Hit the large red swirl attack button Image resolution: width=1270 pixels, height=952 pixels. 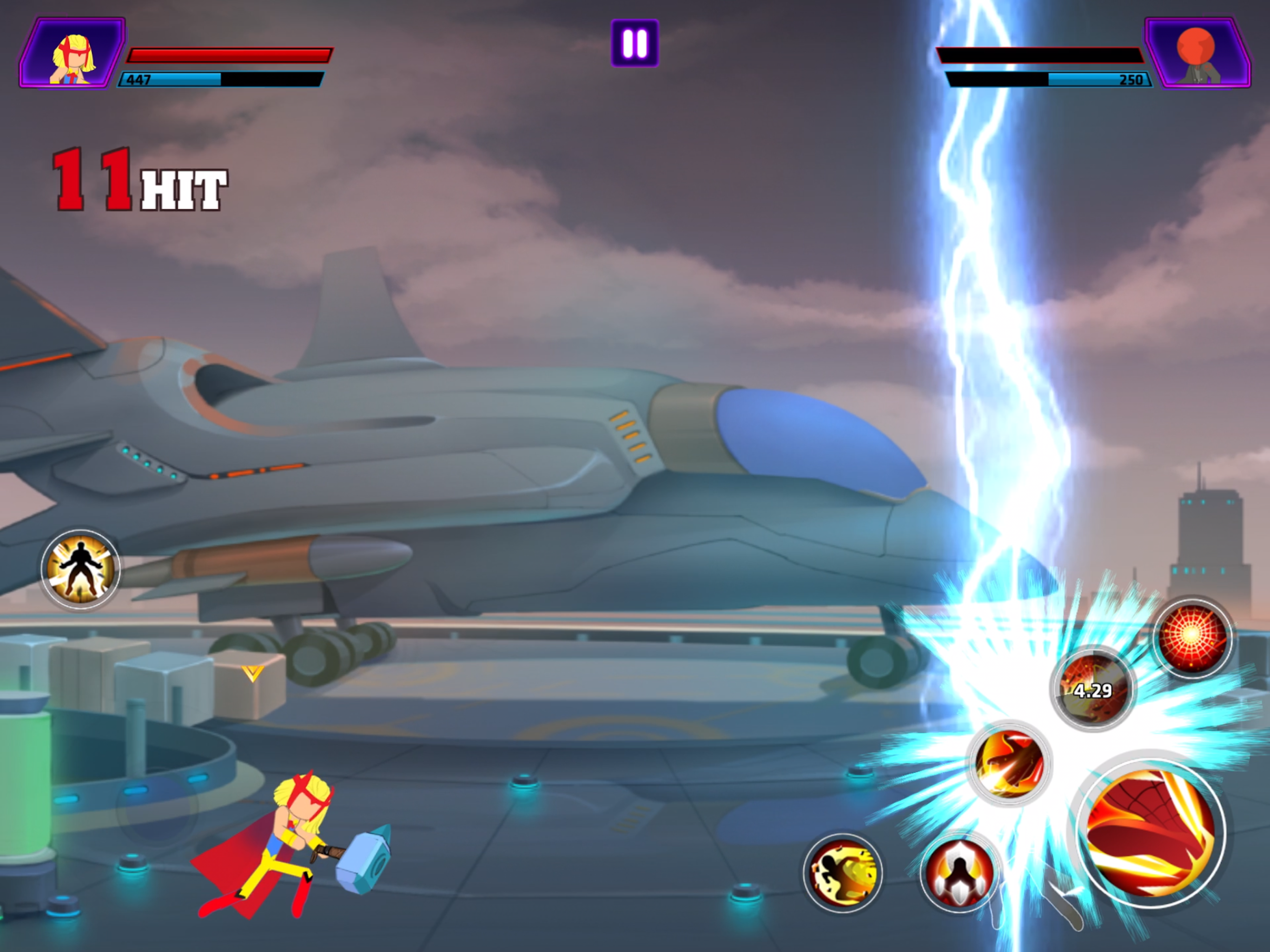click(x=1150, y=832)
